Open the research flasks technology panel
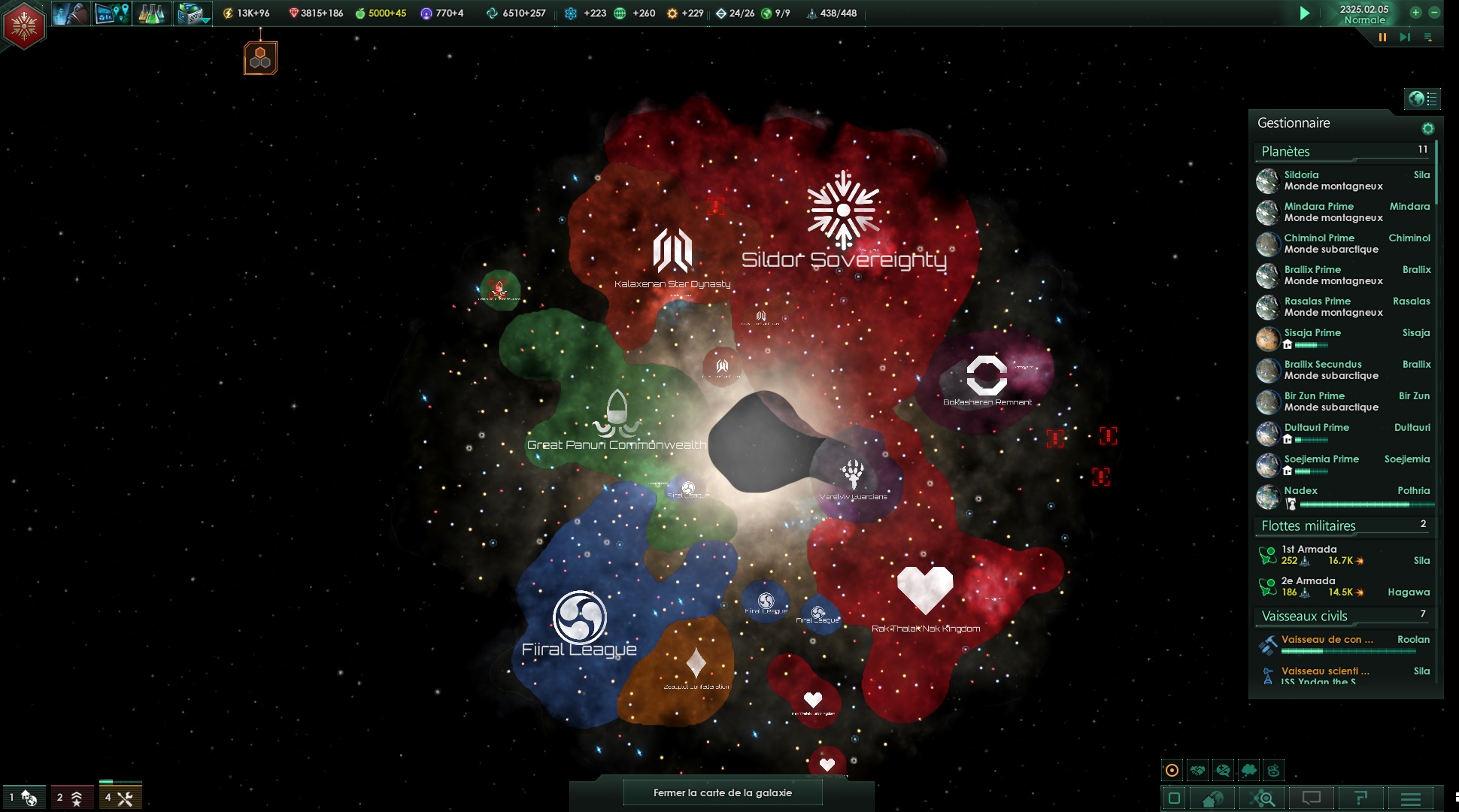 151,14
